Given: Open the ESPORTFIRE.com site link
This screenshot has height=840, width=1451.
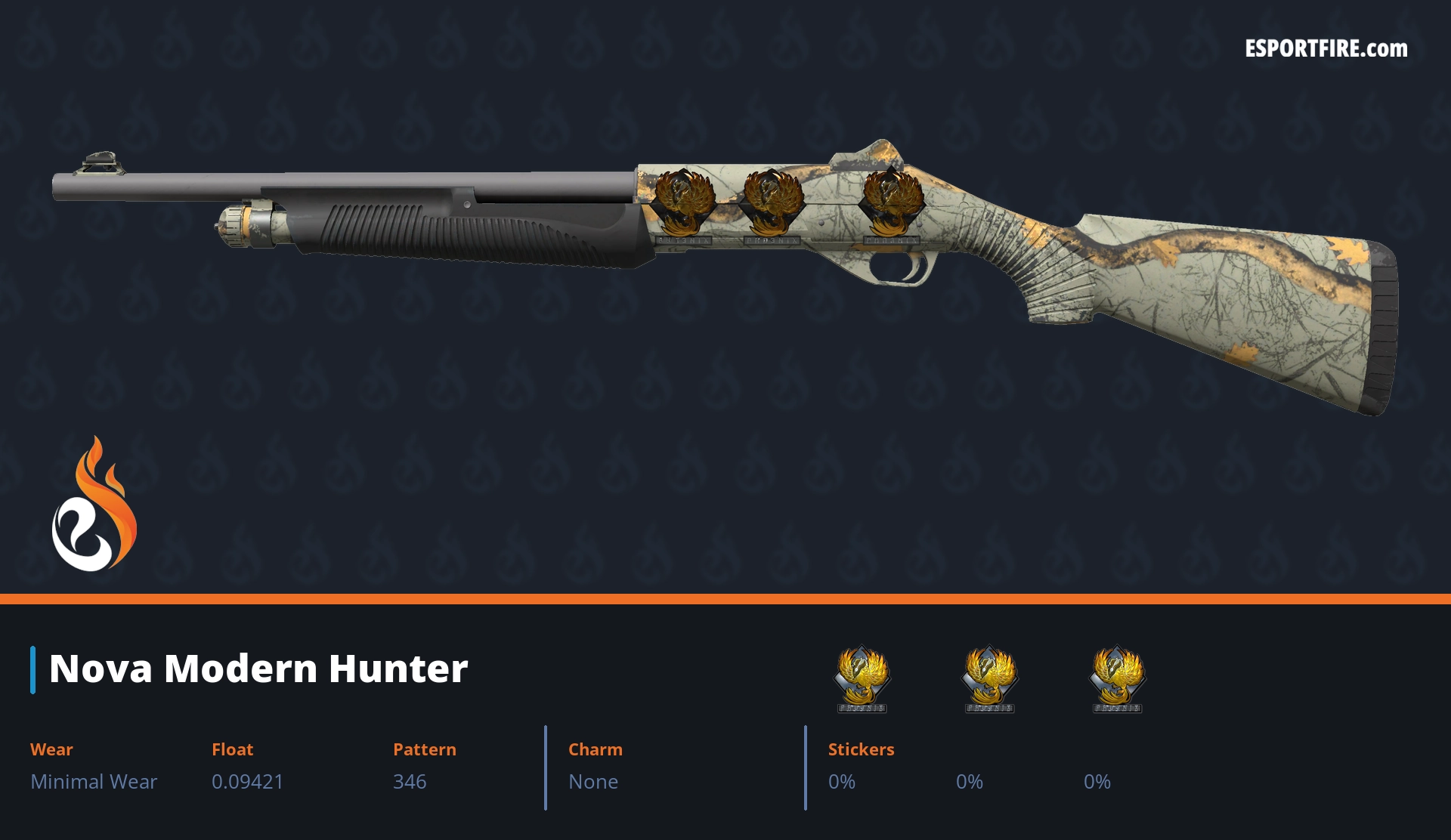Looking at the screenshot, I should (1326, 49).
